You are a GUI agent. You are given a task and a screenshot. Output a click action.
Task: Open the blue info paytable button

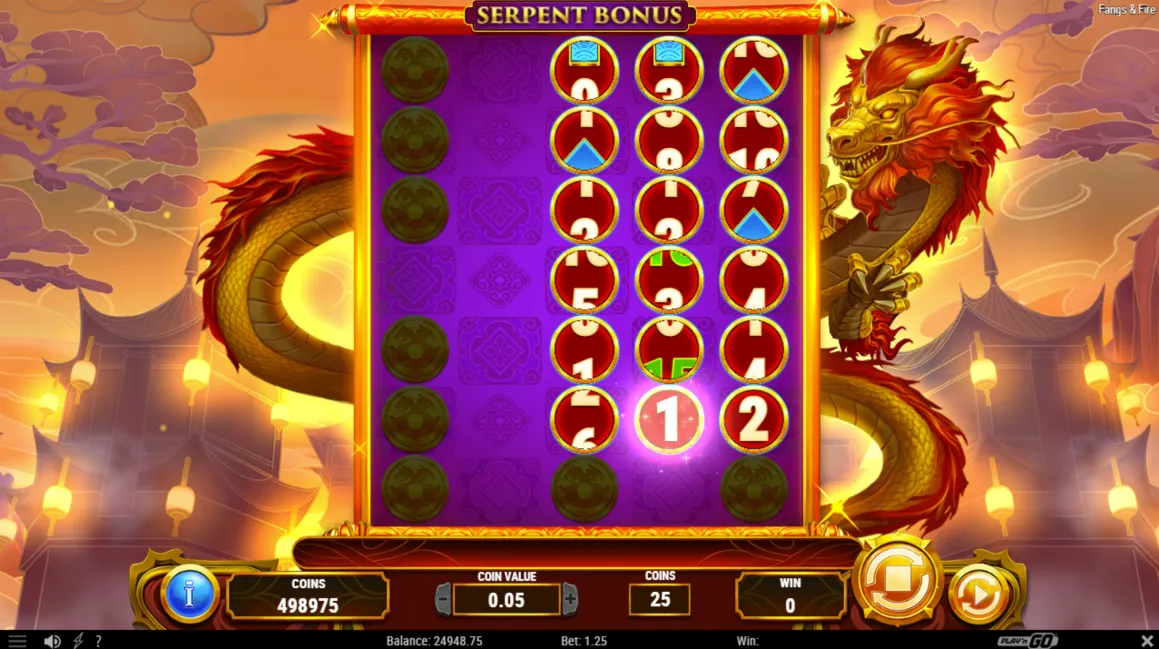pyautogui.click(x=189, y=595)
